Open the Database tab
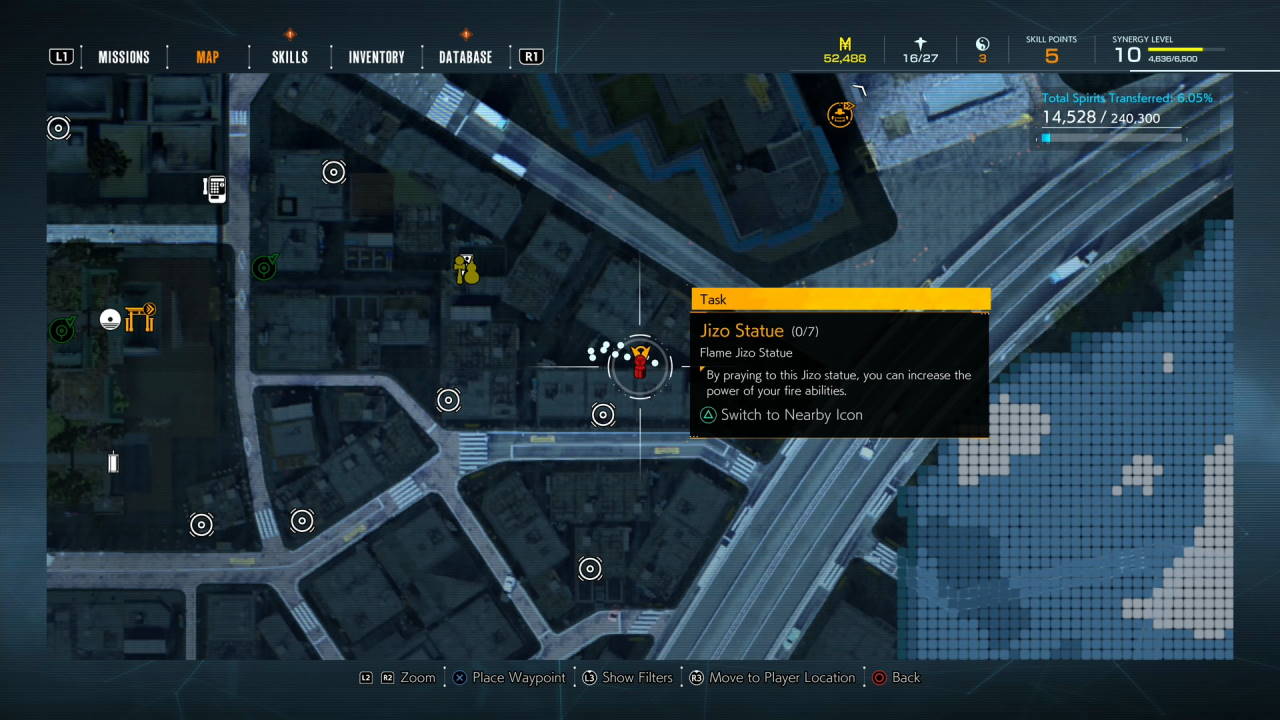Screen dimensions: 1280x720 tap(465, 57)
